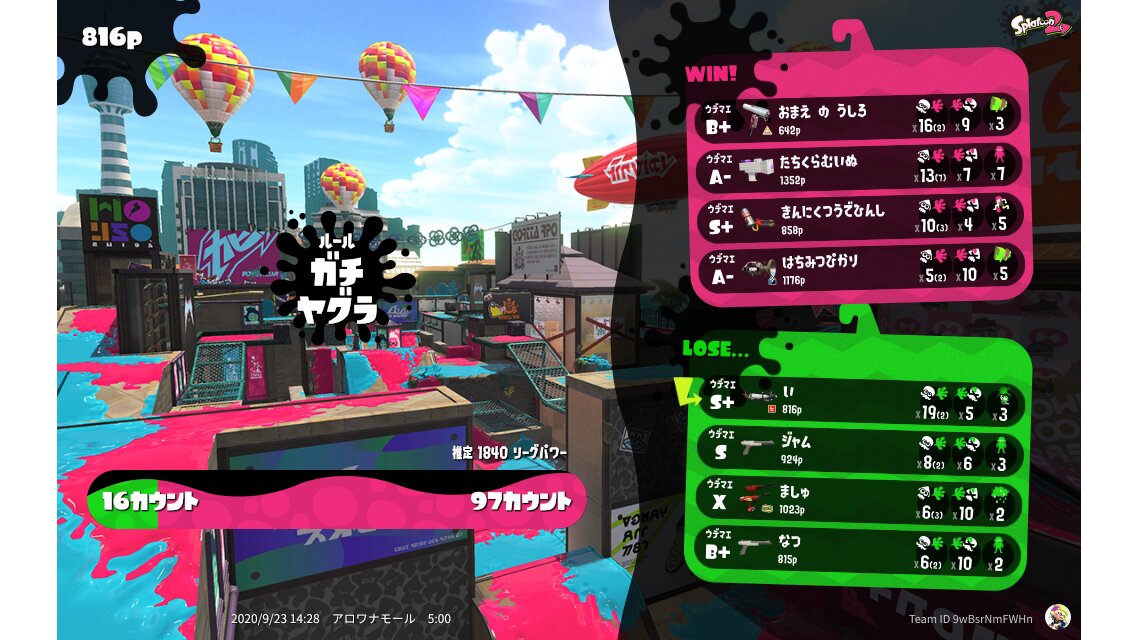Click the profile avatar beside the Team ID
The height and width of the screenshot is (640, 1138).
click(x=1057, y=616)
